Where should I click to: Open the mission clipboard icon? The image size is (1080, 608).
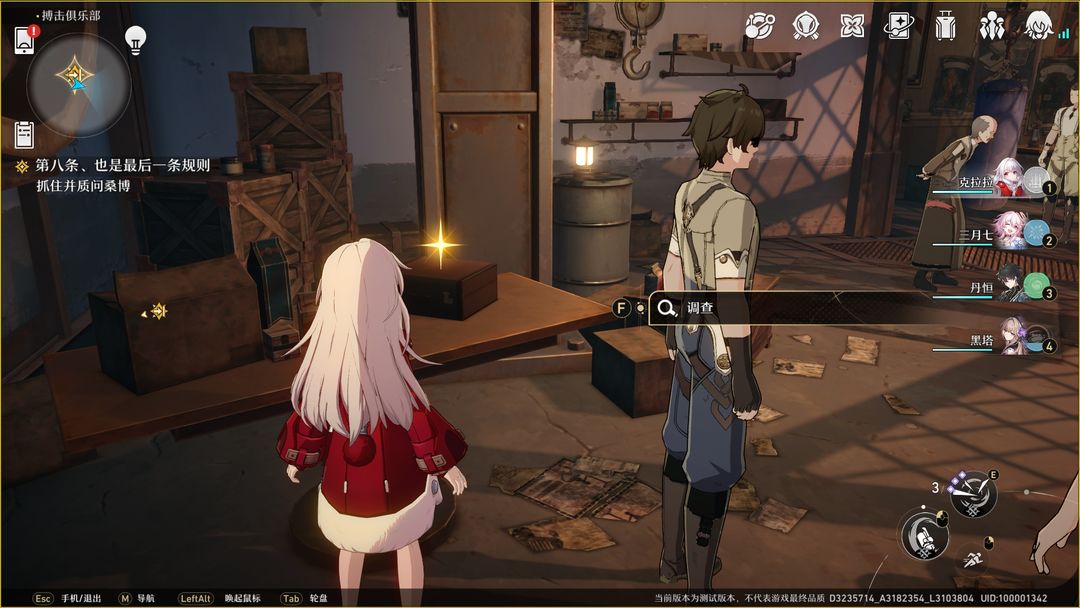[24, 134]
